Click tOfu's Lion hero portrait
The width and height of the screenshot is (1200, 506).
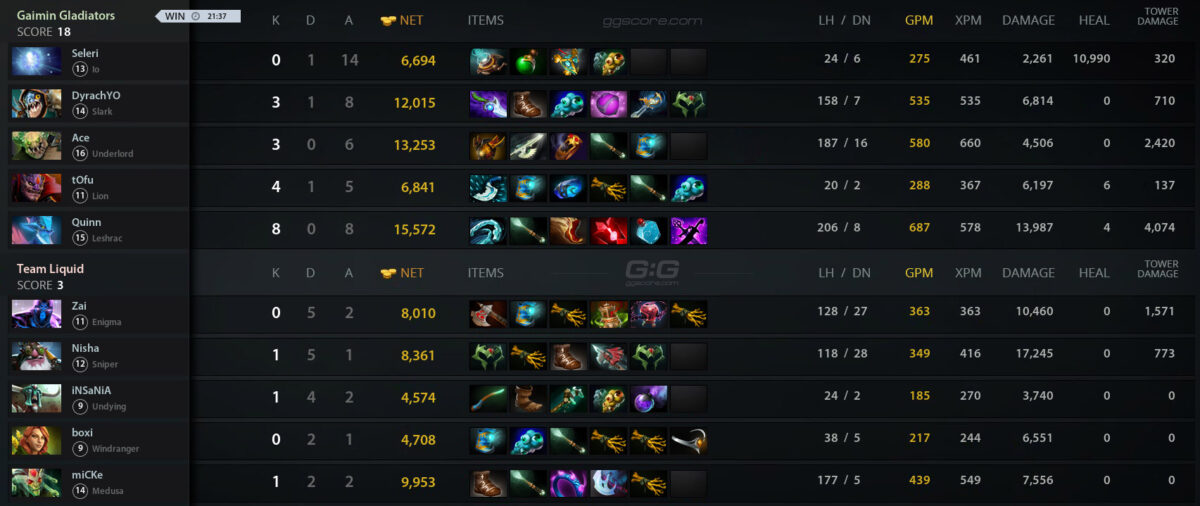36,188
